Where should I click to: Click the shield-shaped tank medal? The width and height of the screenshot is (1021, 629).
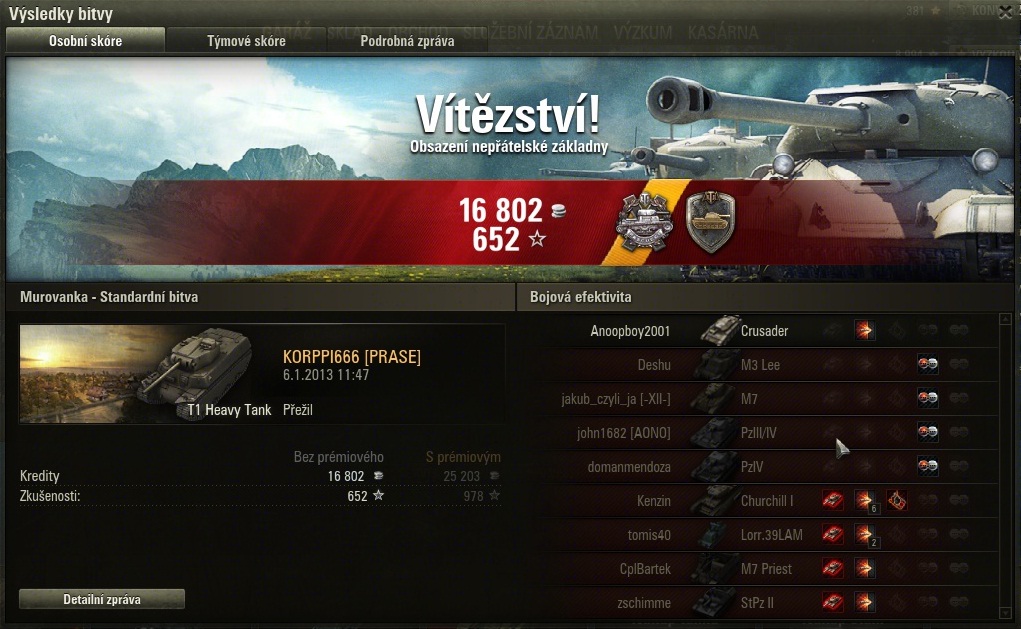pyautogui.click(x=710, y=222)
